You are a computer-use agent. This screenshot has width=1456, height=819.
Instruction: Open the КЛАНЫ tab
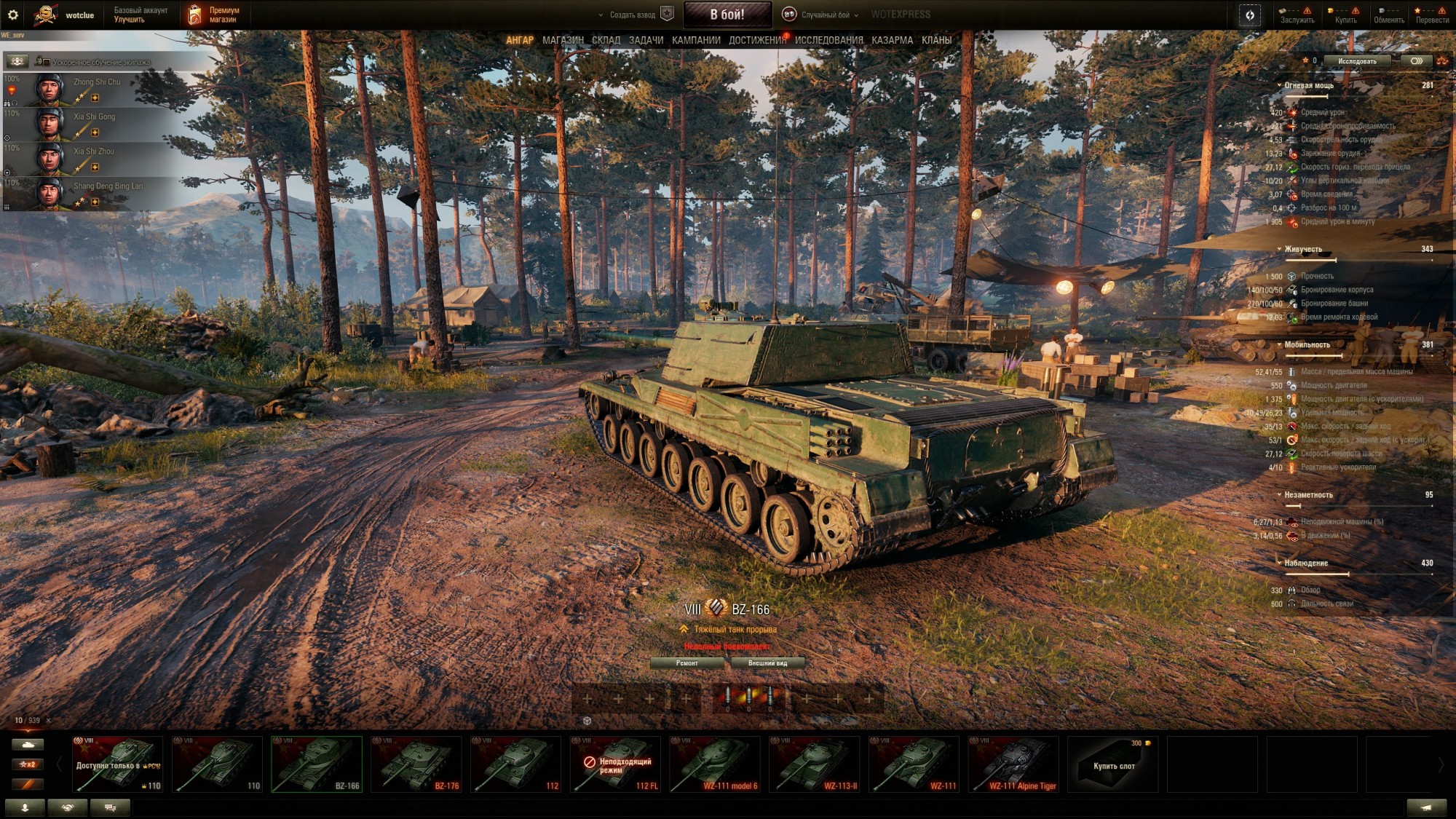click(936, 41)
